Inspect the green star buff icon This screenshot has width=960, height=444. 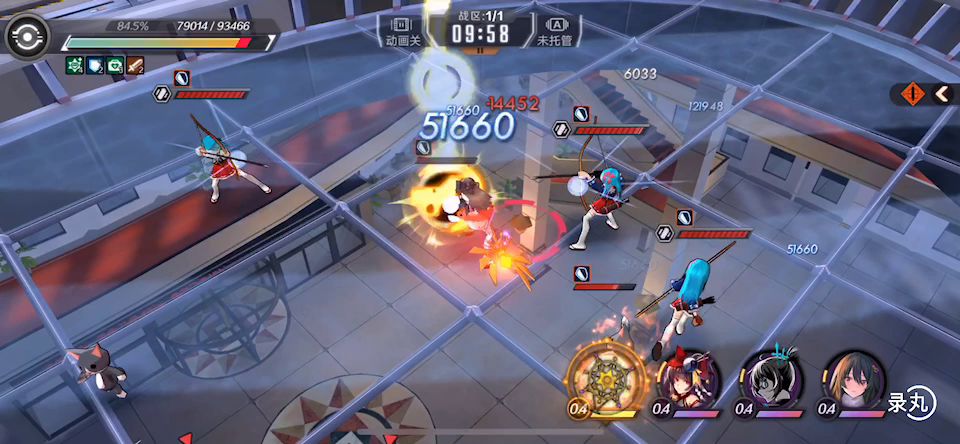tap(75, 66)
